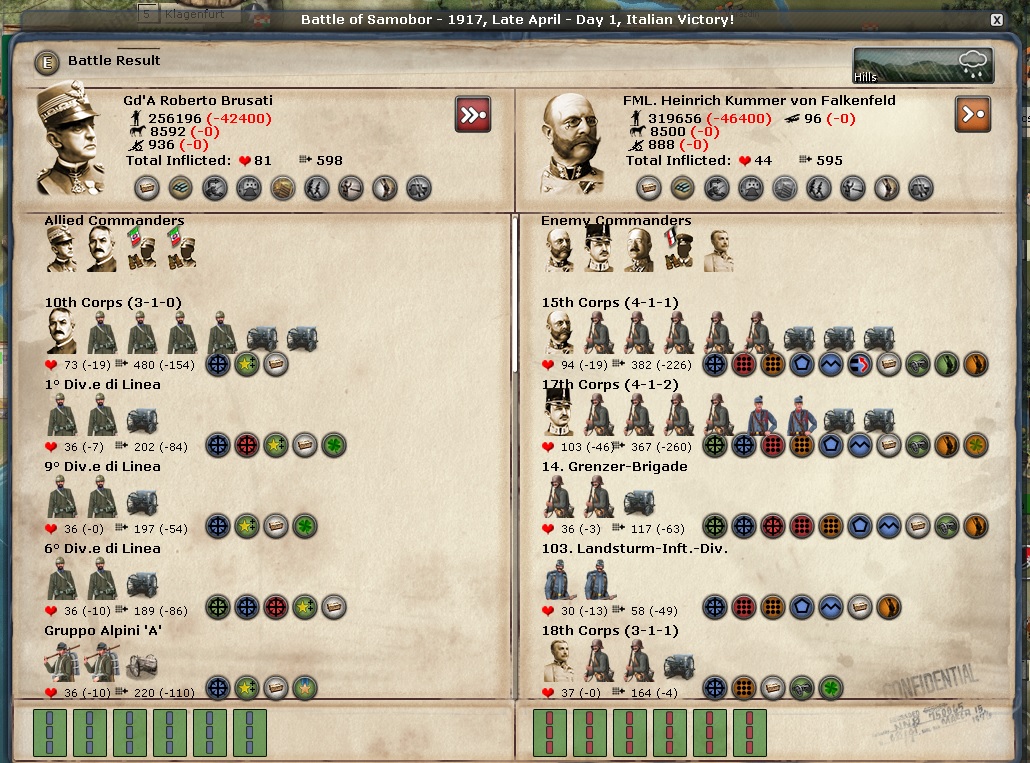This screenshot has height=763, width=1030.
Task: Select Gd'A Roberto Brusati's portrait
Action: (71, 140)
